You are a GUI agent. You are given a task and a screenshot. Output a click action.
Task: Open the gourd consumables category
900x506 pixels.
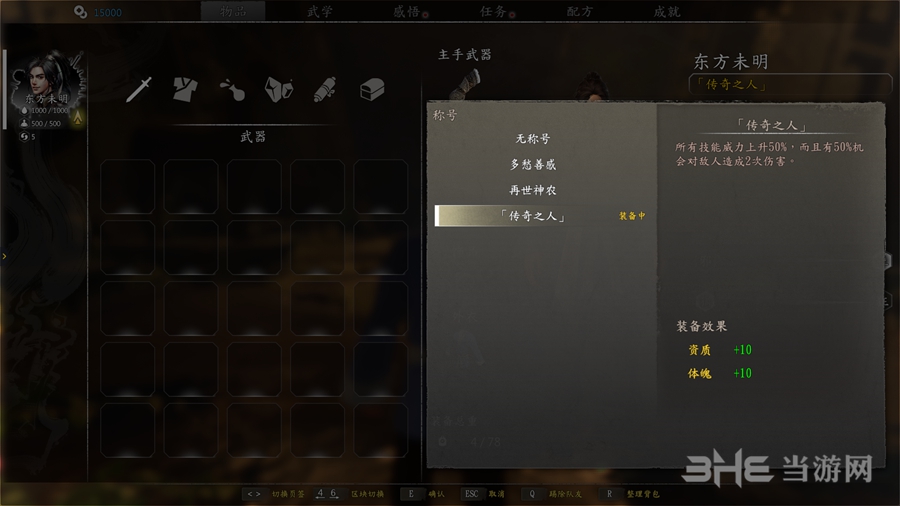(231, 89)
